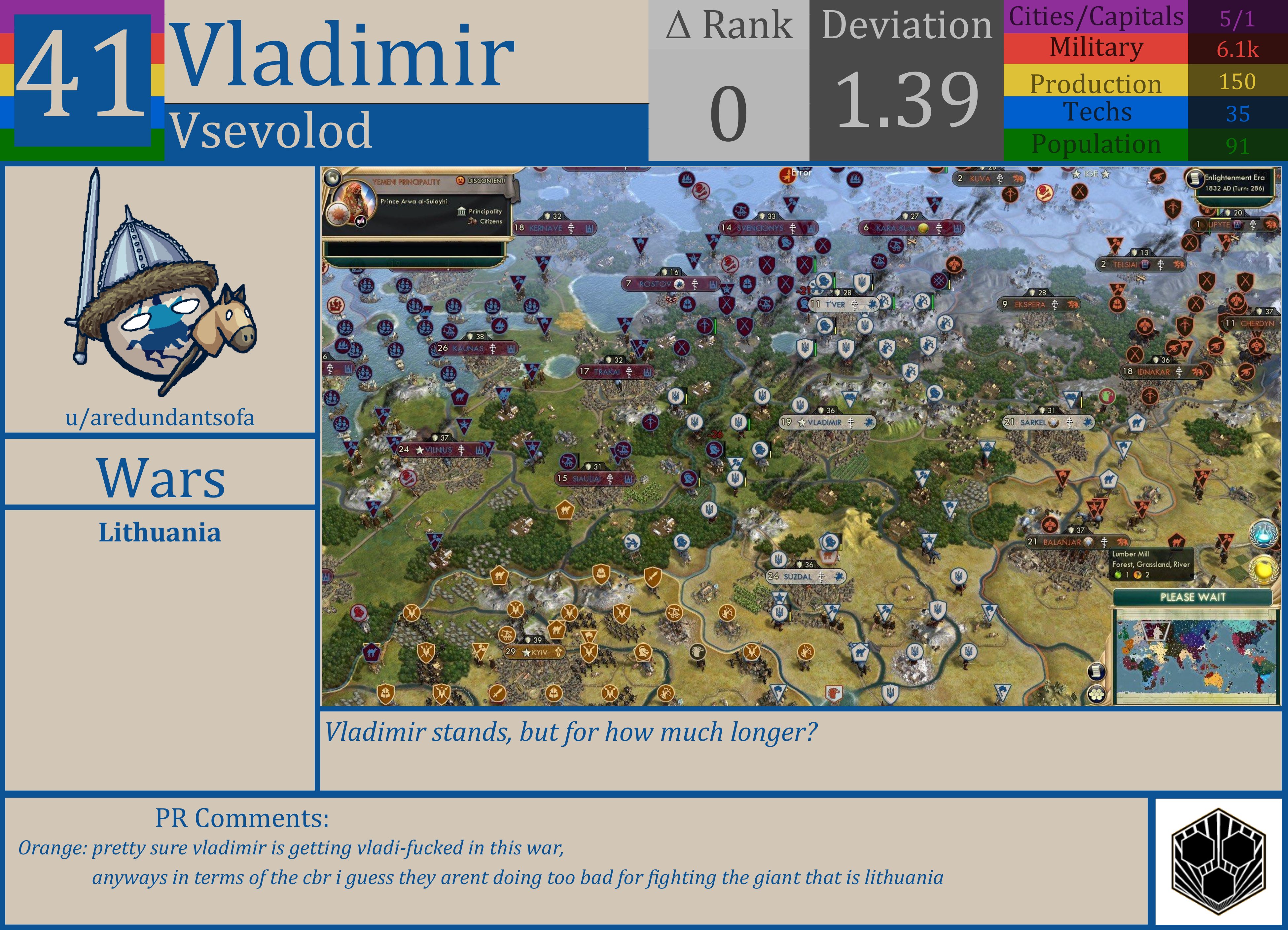Select the capital star on Kyiv's city banner
1288x930 pixels.
click(x=526, y=653)
